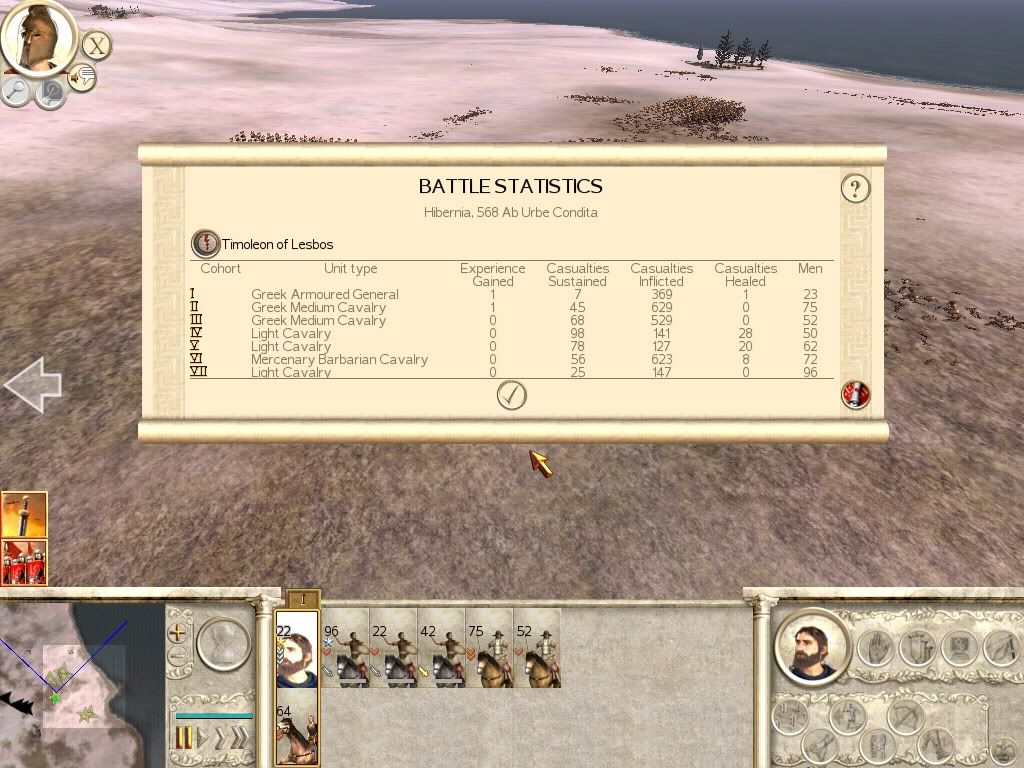Click the helmeted advisor portrait

pos(38,36)
